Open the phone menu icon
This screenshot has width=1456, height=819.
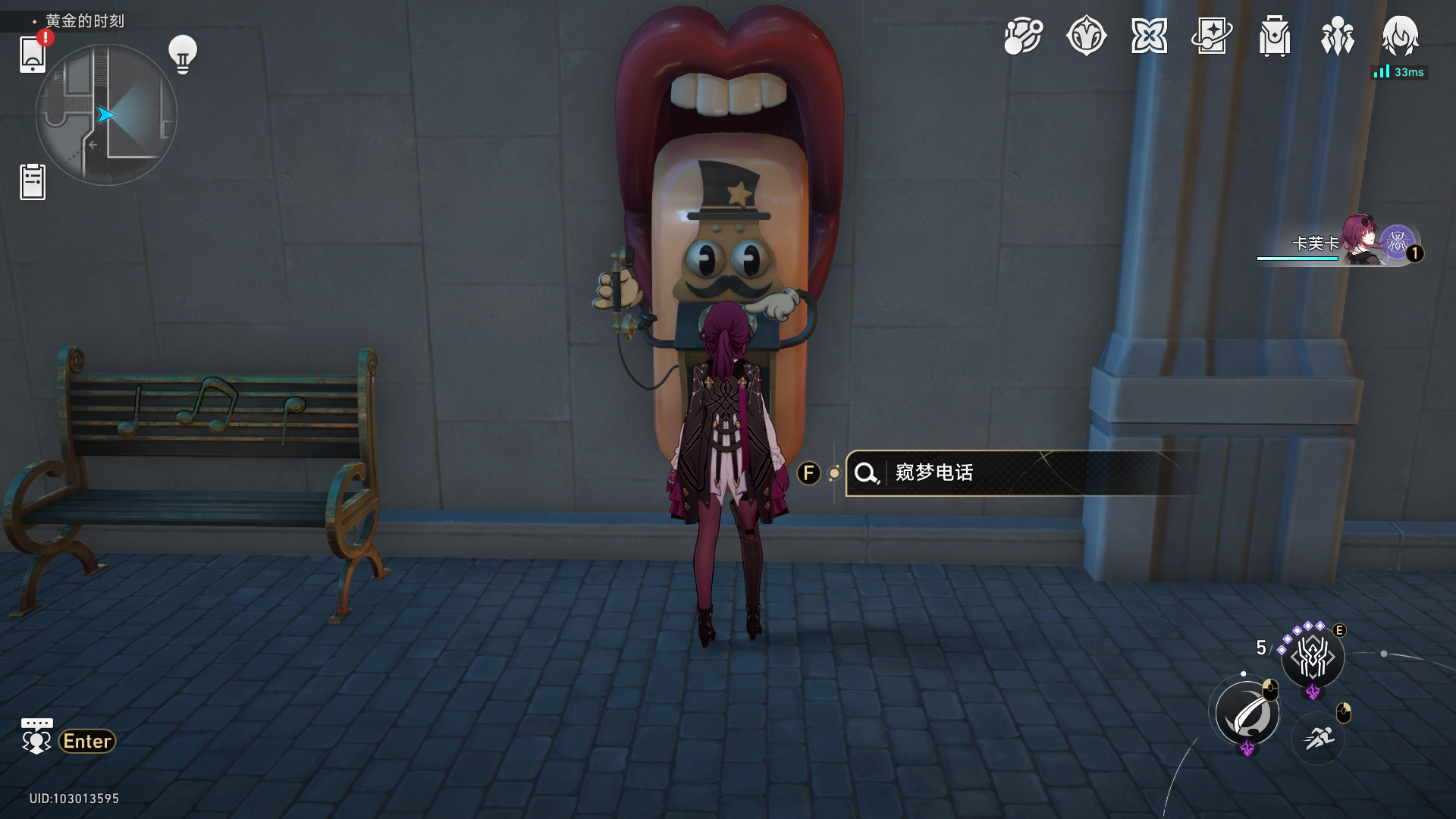(x=33, y=55)
